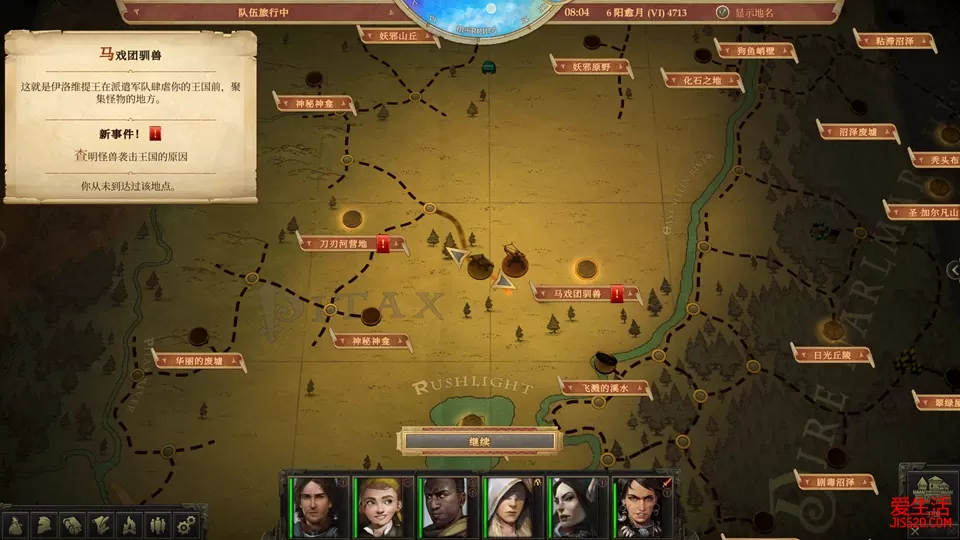
Task: Click the 继续 continue button
Action: pyautogui.click(x=478, y=441)
